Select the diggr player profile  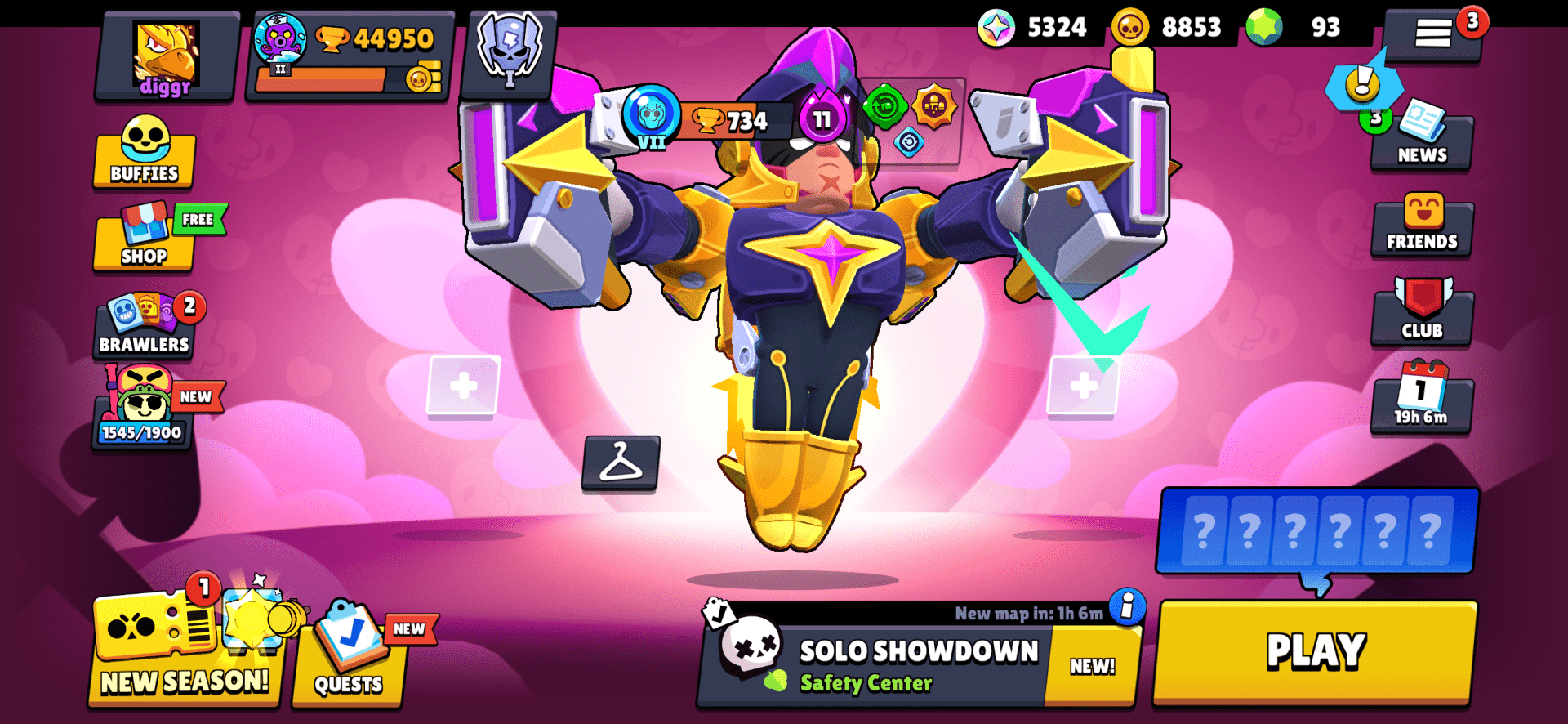click(163, 57)
